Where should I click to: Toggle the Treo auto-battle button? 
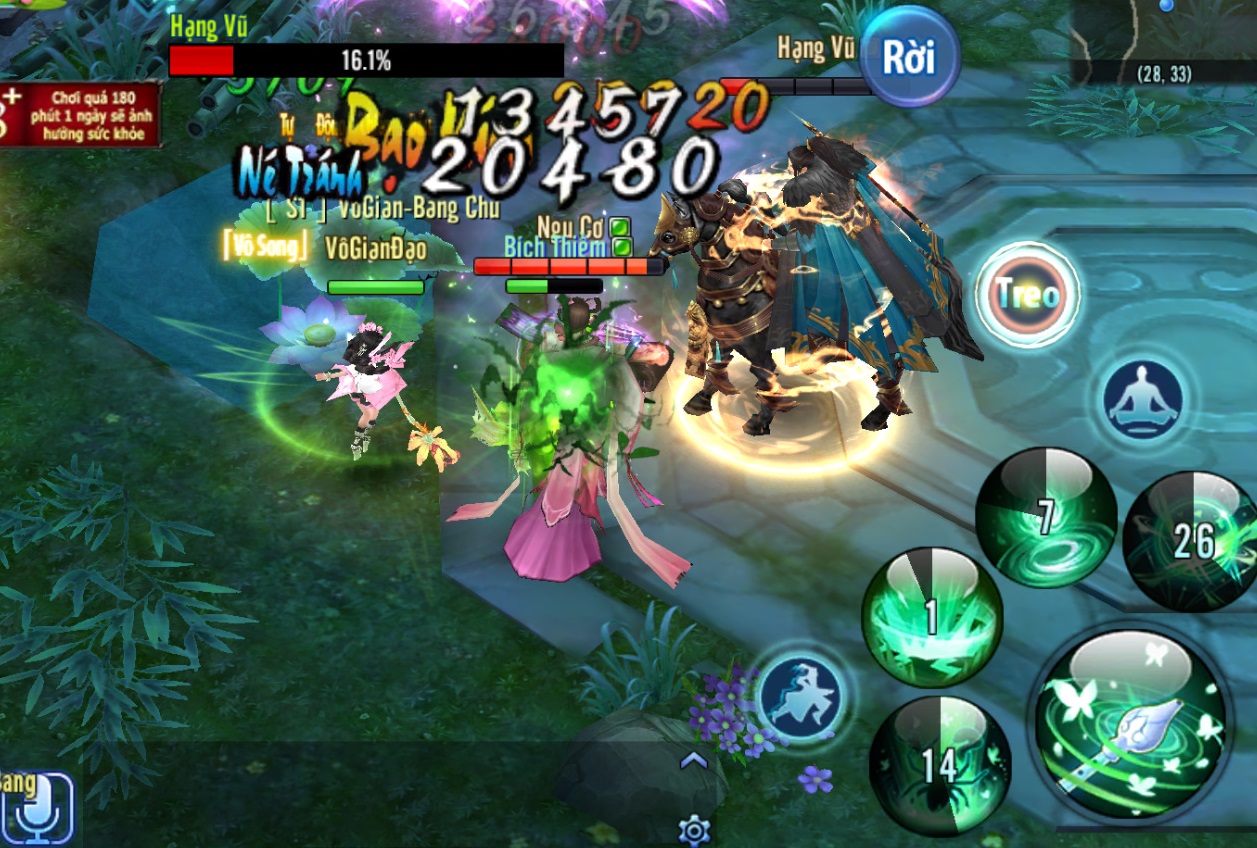coord(1028,295)
